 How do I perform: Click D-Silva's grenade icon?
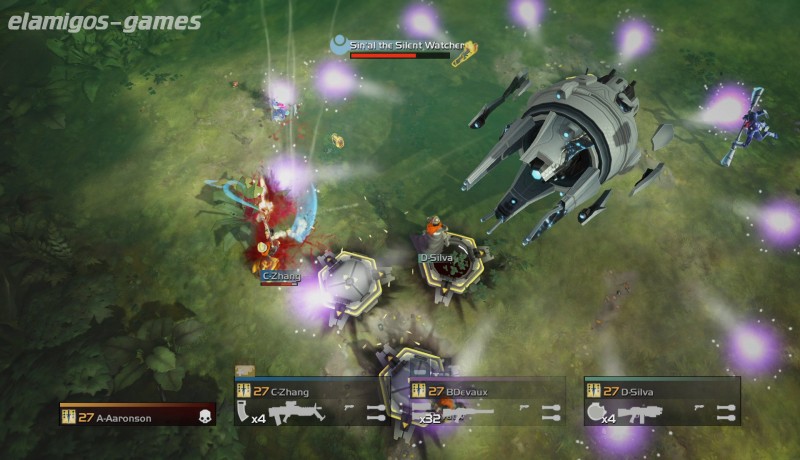[596, 412]
